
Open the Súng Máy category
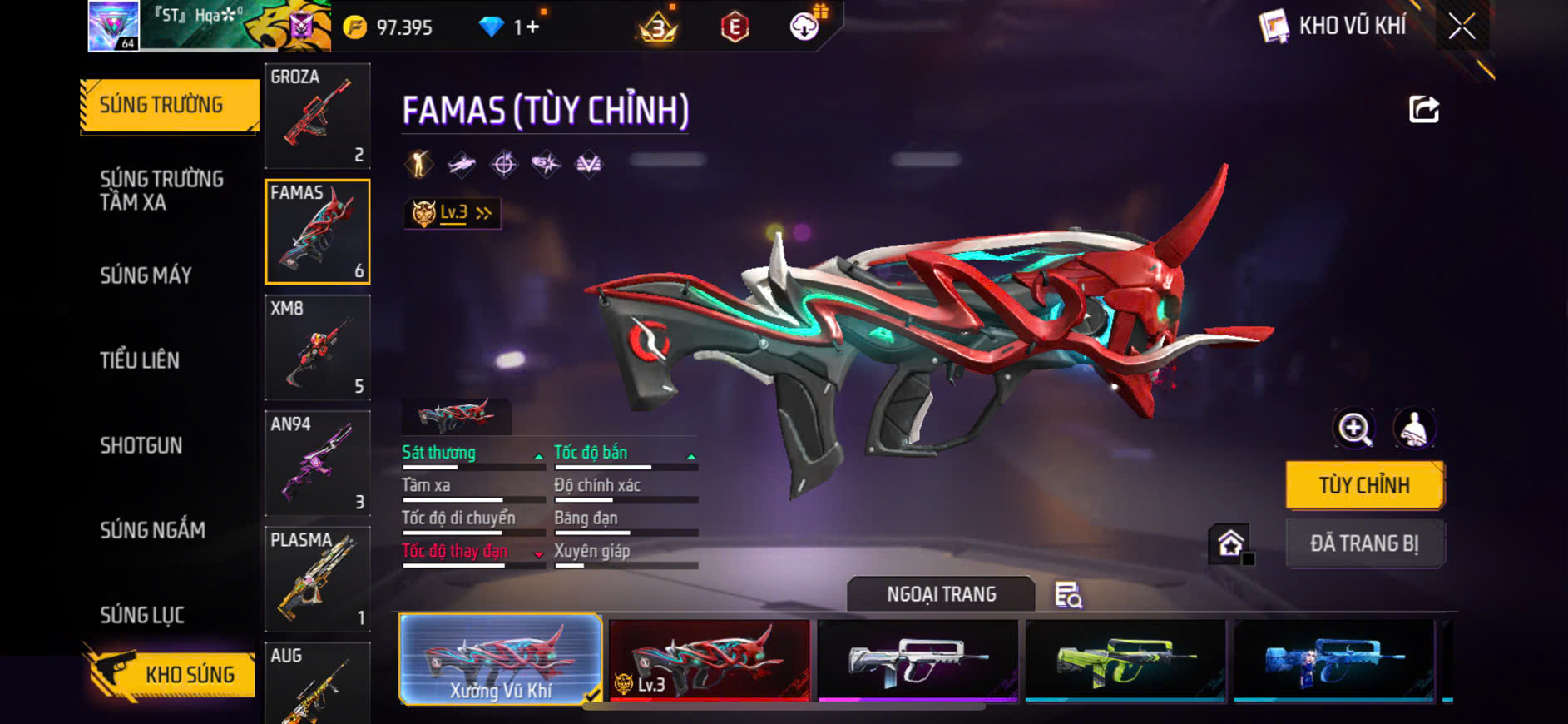click(x=146, y=275)
